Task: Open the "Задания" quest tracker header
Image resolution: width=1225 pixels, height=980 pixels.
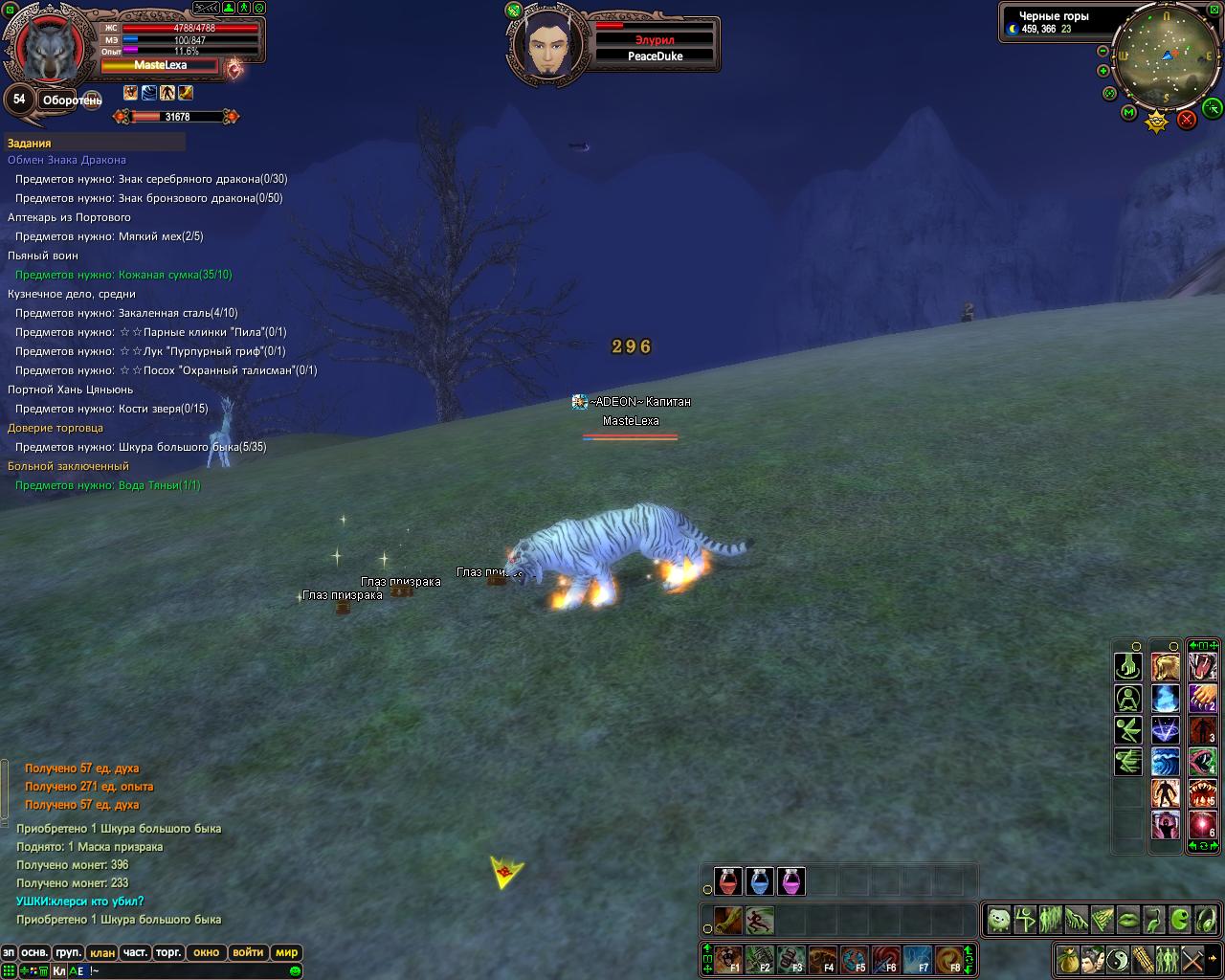Action: 30,144
